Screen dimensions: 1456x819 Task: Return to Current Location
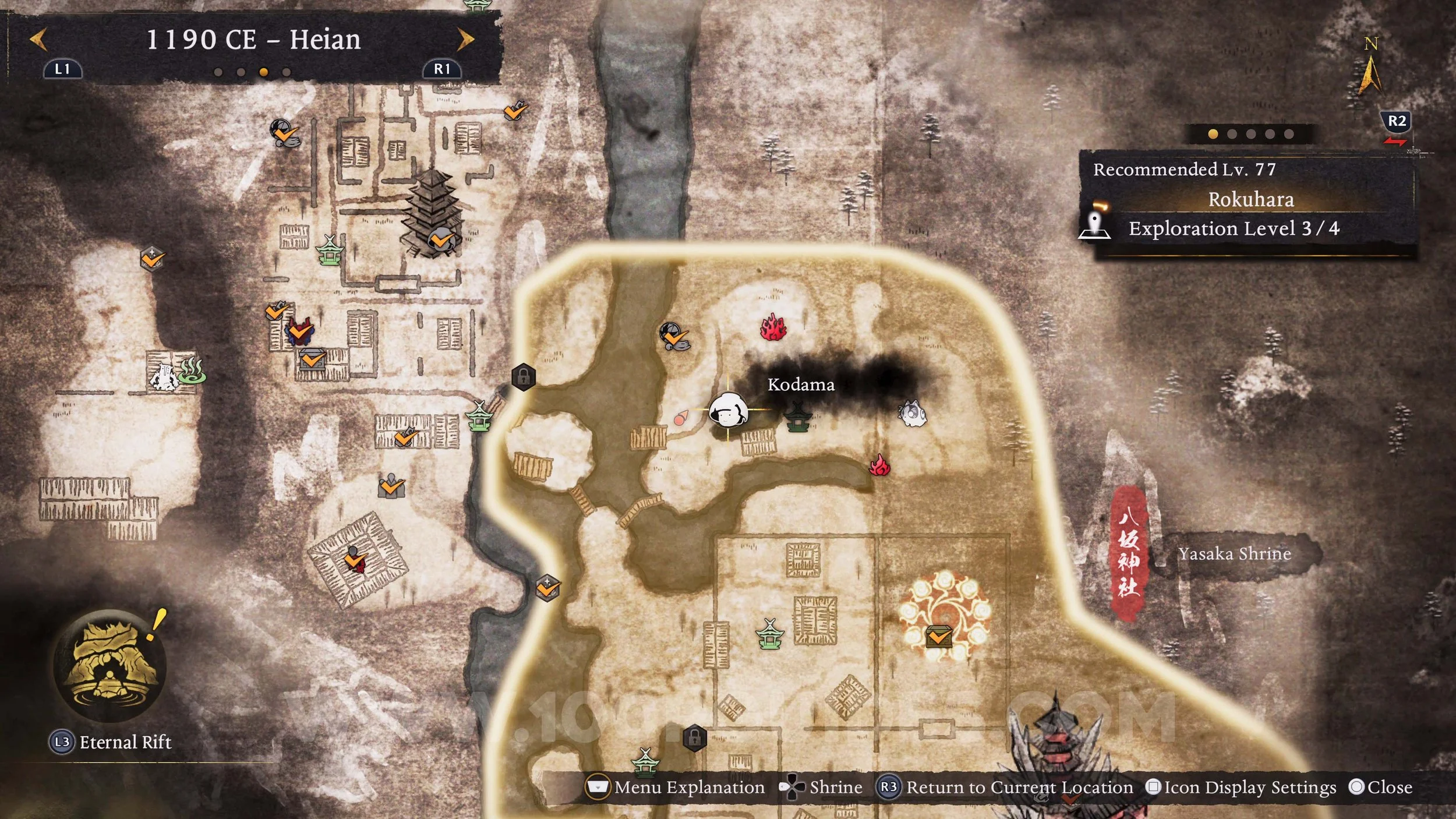click(x=1006, y=787)
